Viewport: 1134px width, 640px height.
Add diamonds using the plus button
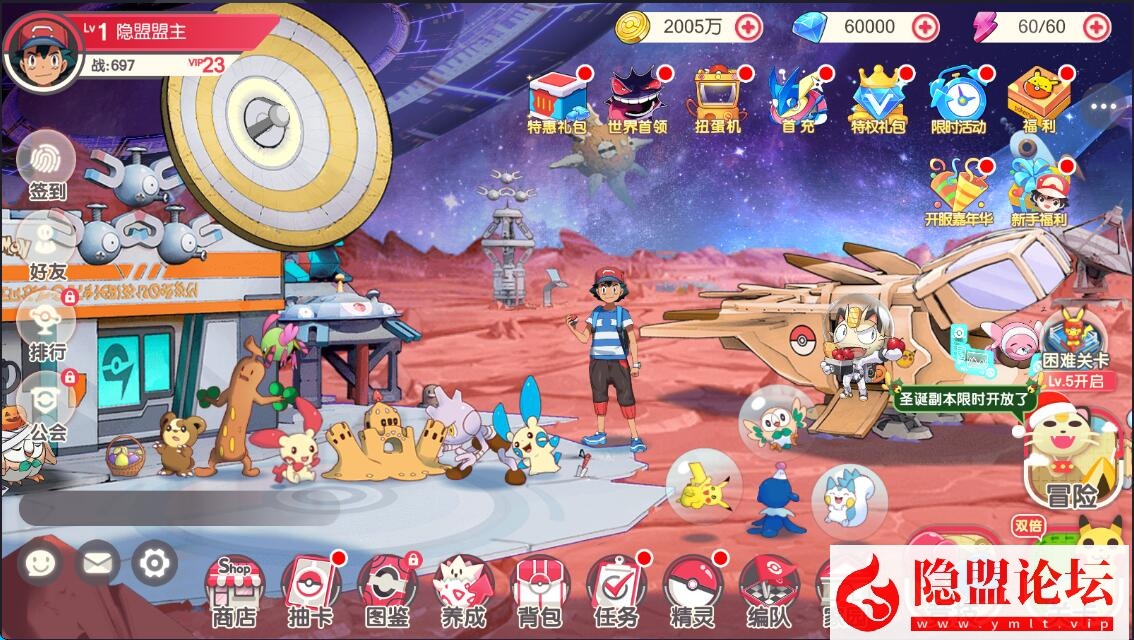point(925,27)
